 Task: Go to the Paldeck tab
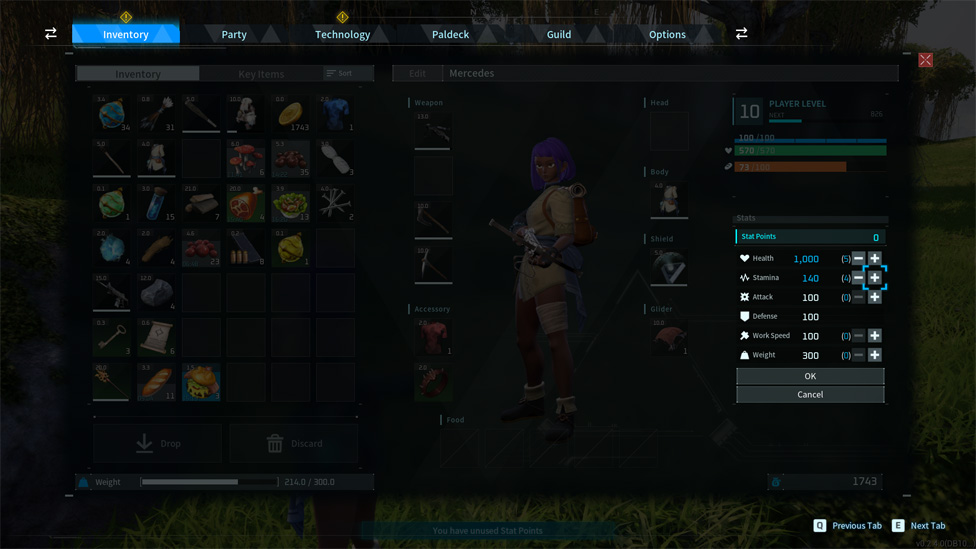[450, 34]
